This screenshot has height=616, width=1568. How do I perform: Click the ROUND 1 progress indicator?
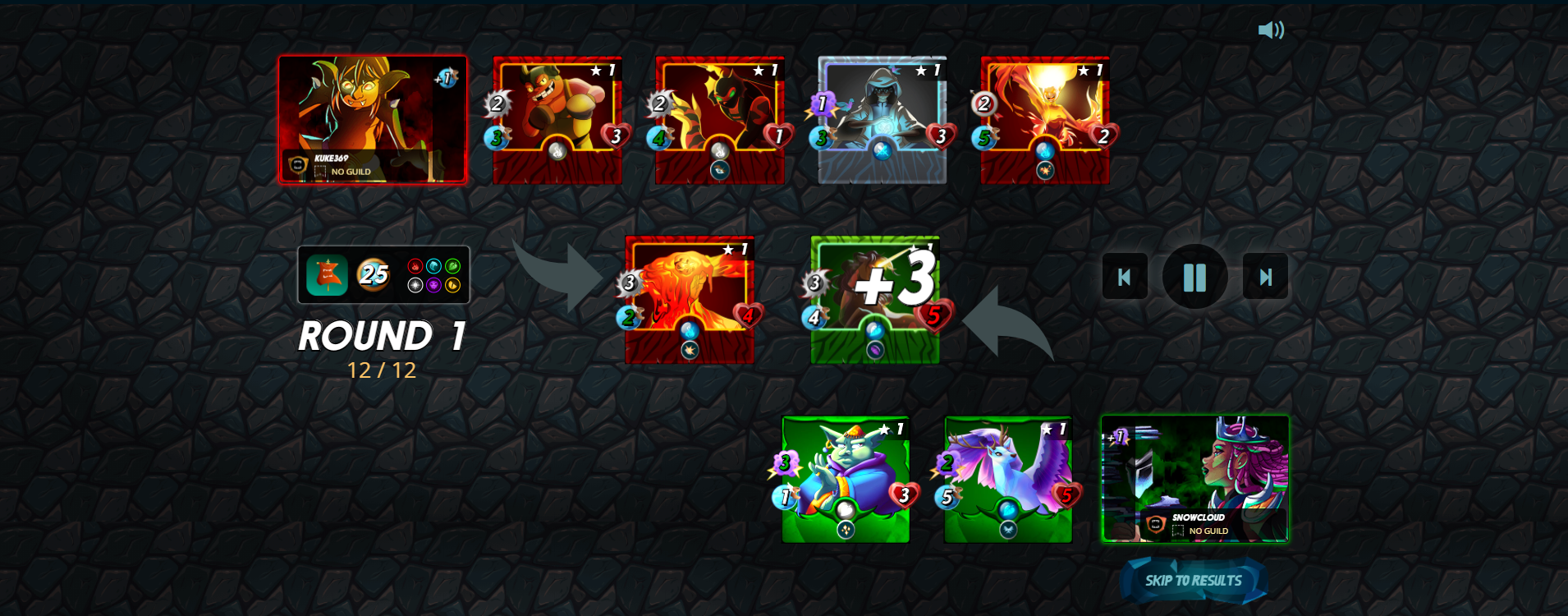coord(383,349)
